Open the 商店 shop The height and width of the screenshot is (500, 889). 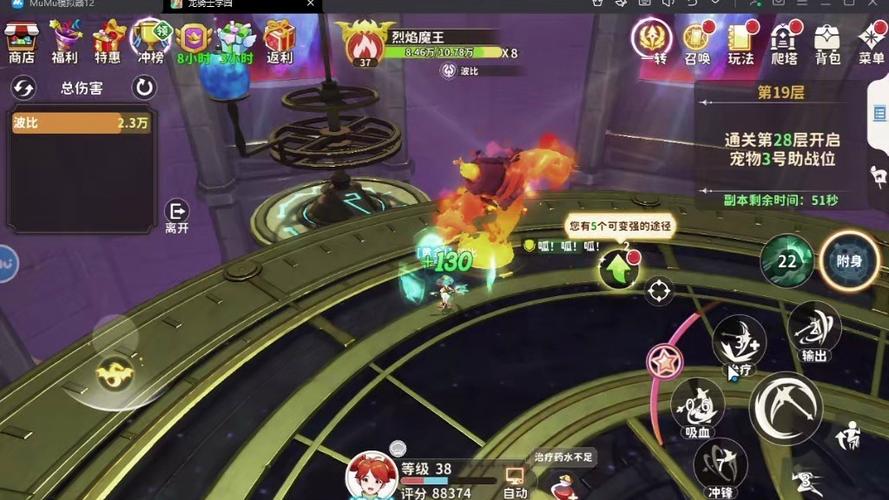[x=22, y=40]
